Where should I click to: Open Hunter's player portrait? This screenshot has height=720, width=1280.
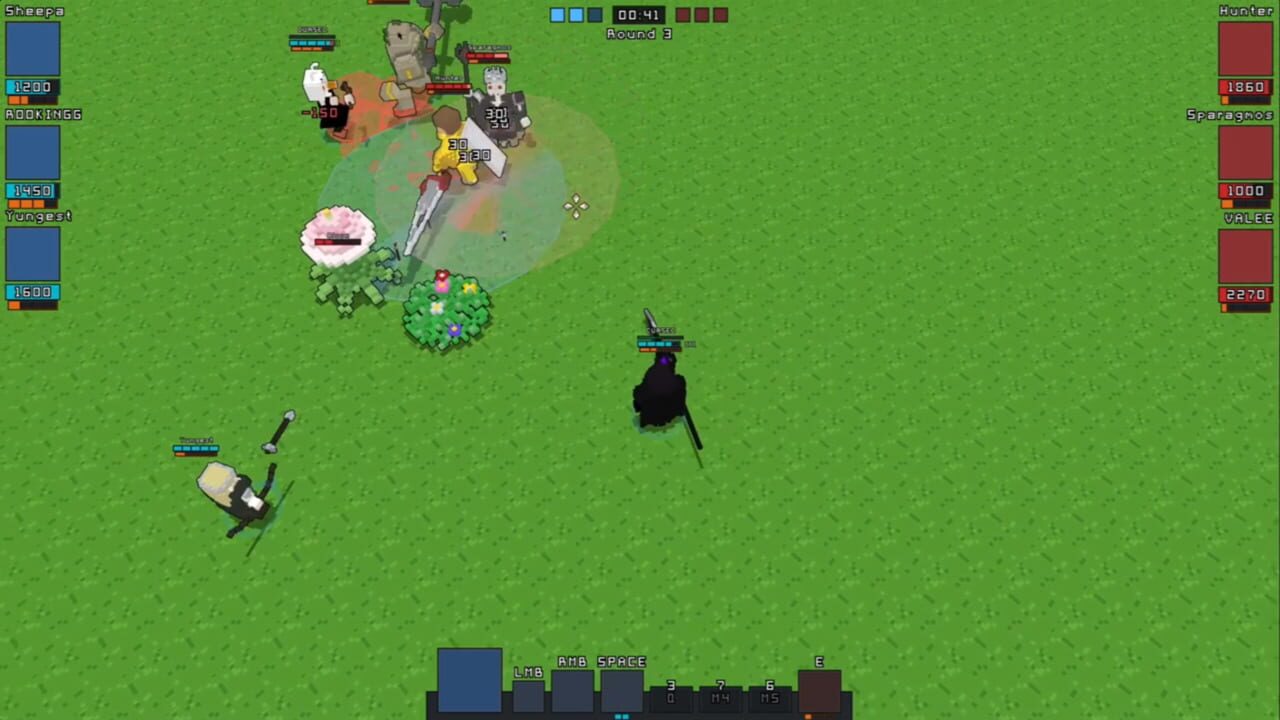pyautogui.click(x=1247, y=47)
